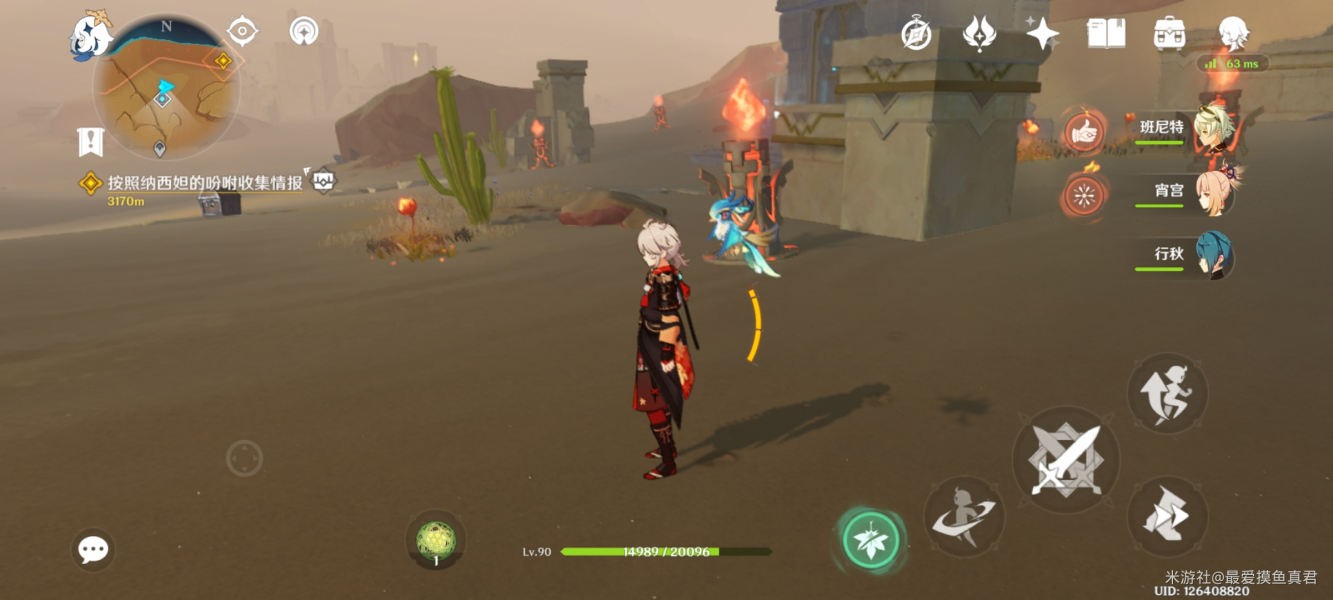This screenshot has height=600, width=1333.
Task: Tap the jump button
Action: 1167,393
